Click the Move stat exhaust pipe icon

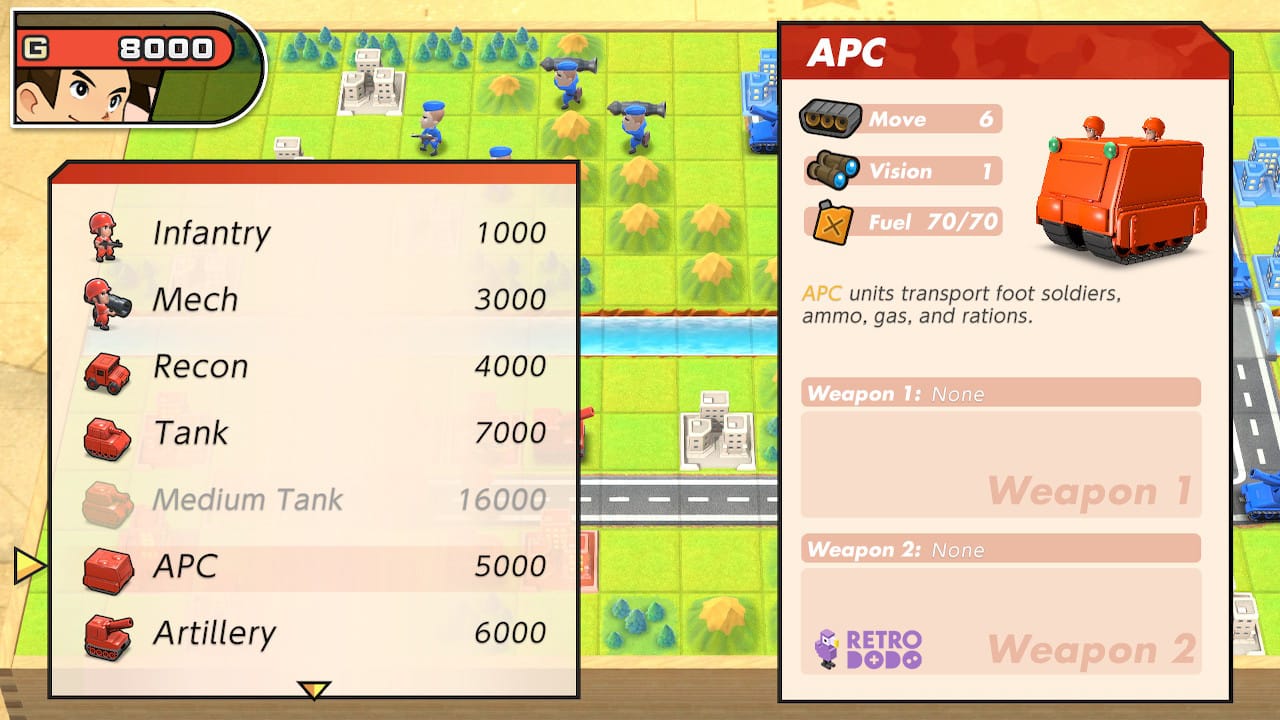tap(832, 117)
